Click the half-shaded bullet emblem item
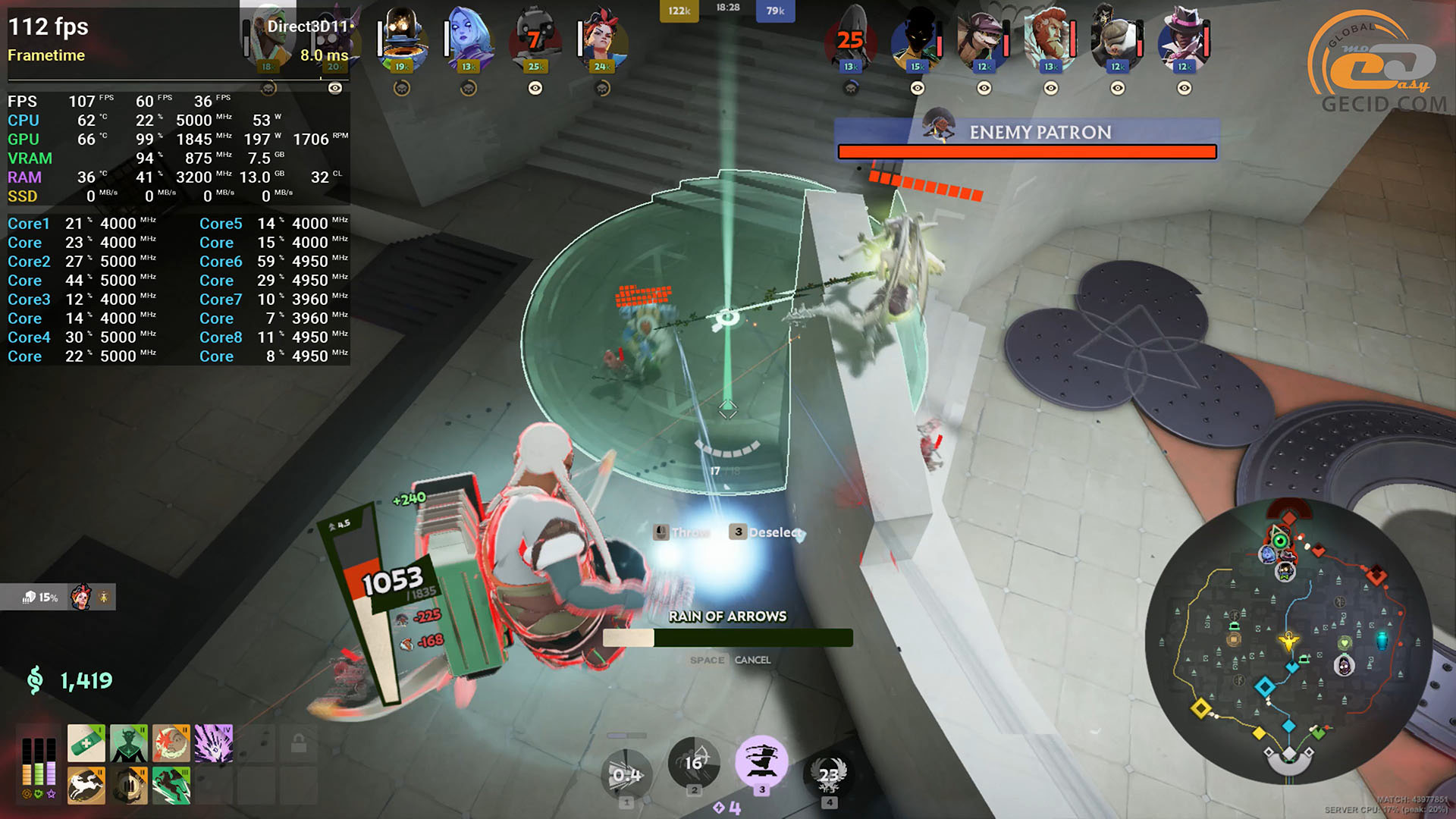Screen dimensions: 1456x819 [128, 786]
